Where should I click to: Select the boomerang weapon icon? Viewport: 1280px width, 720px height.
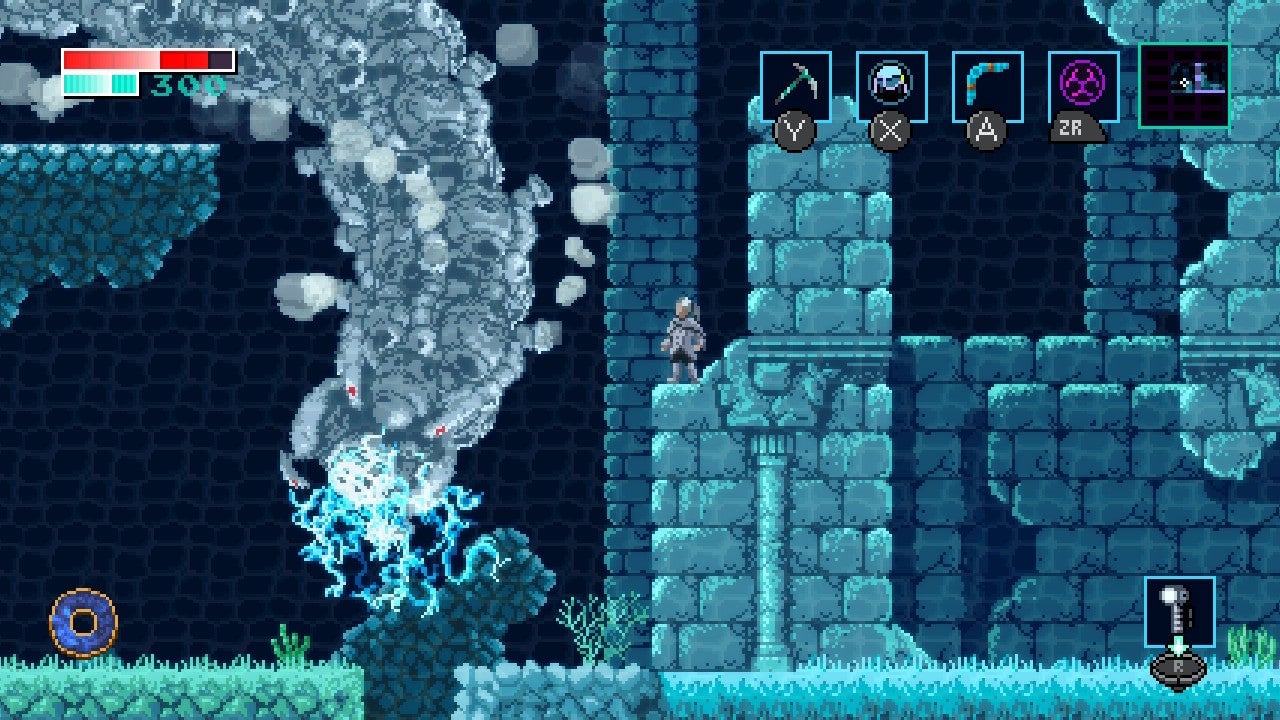(x=985, y=82)
